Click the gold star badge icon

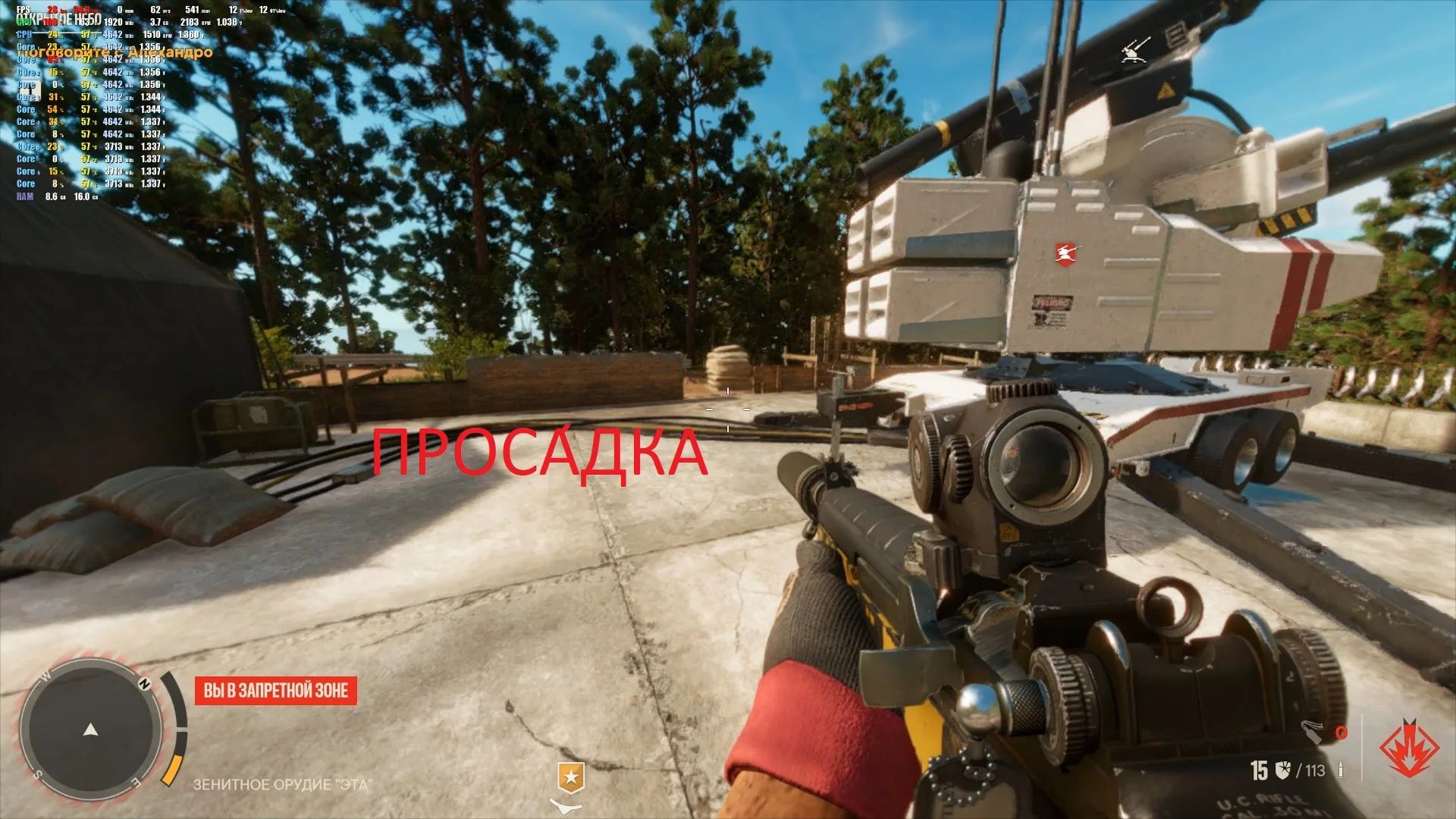(570, 777)
